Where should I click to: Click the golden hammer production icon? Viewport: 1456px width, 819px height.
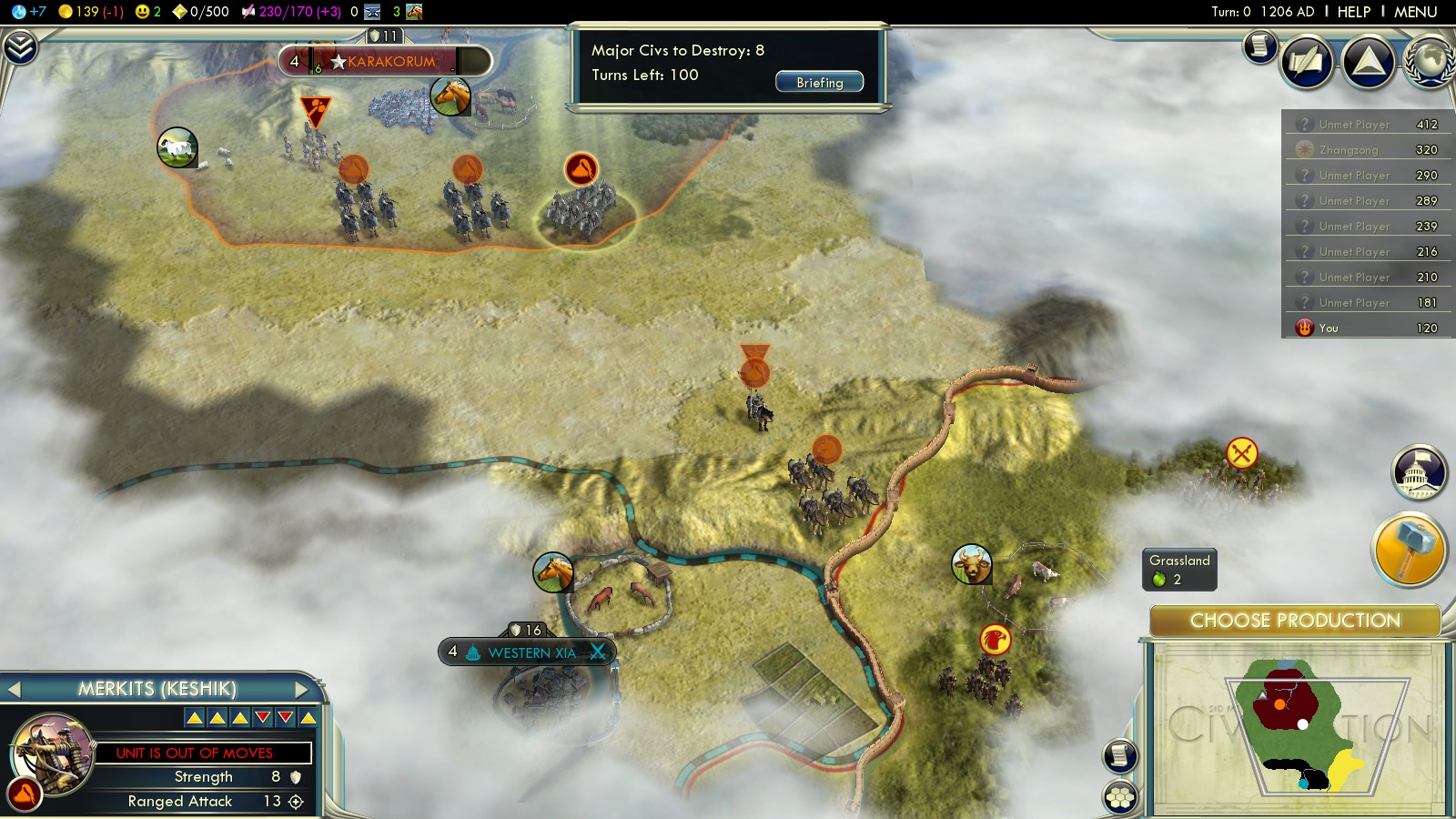(x=1407, y=549)
